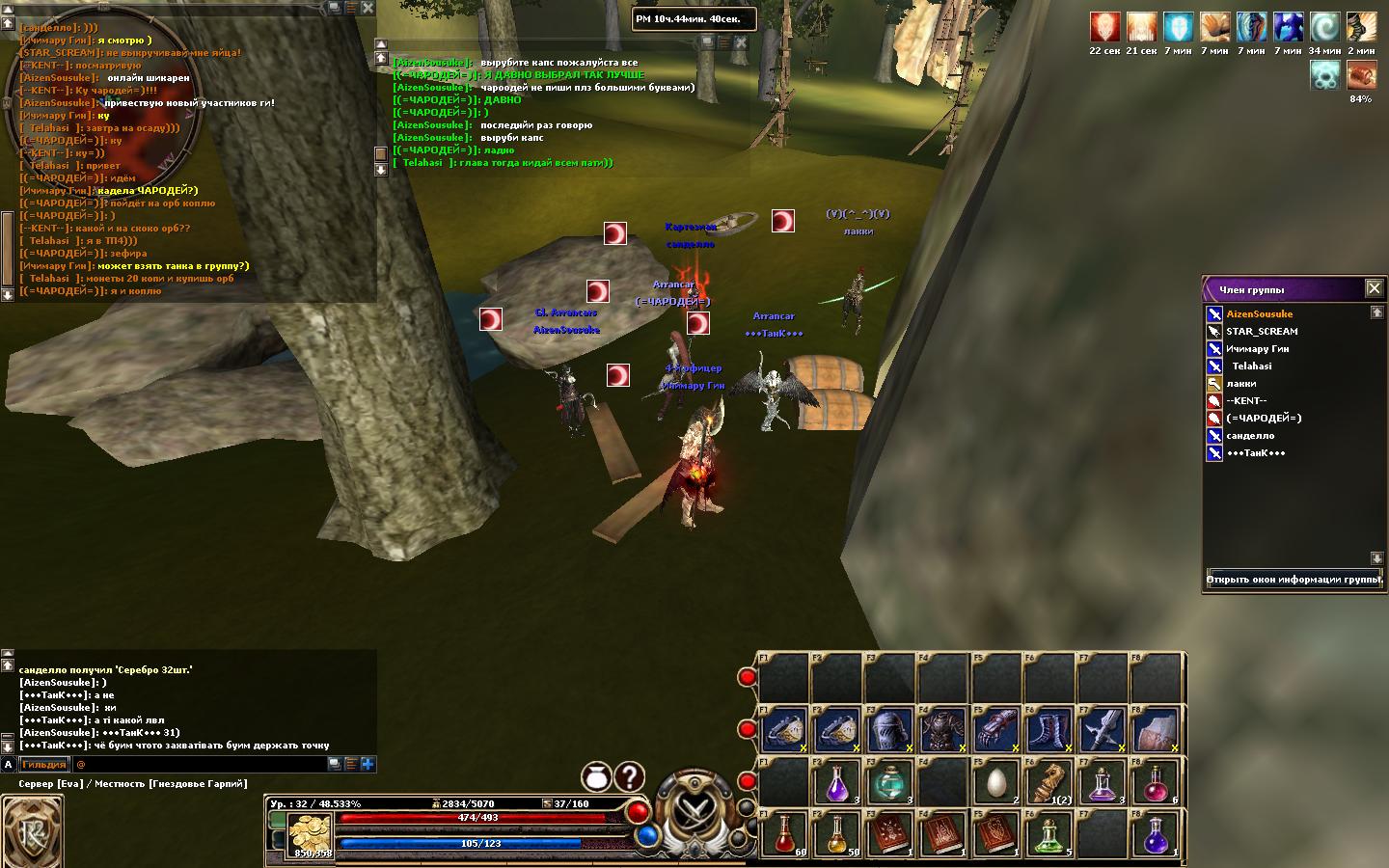Click the helmet hotbar slot
The height and width of the screenshot is (868, 1389).
tap(889, 731)
